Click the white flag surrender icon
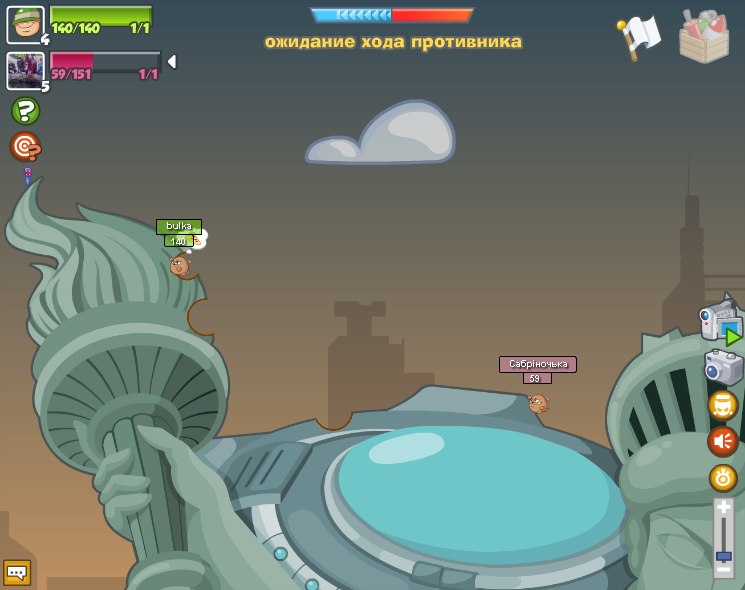 coord(639,36)
